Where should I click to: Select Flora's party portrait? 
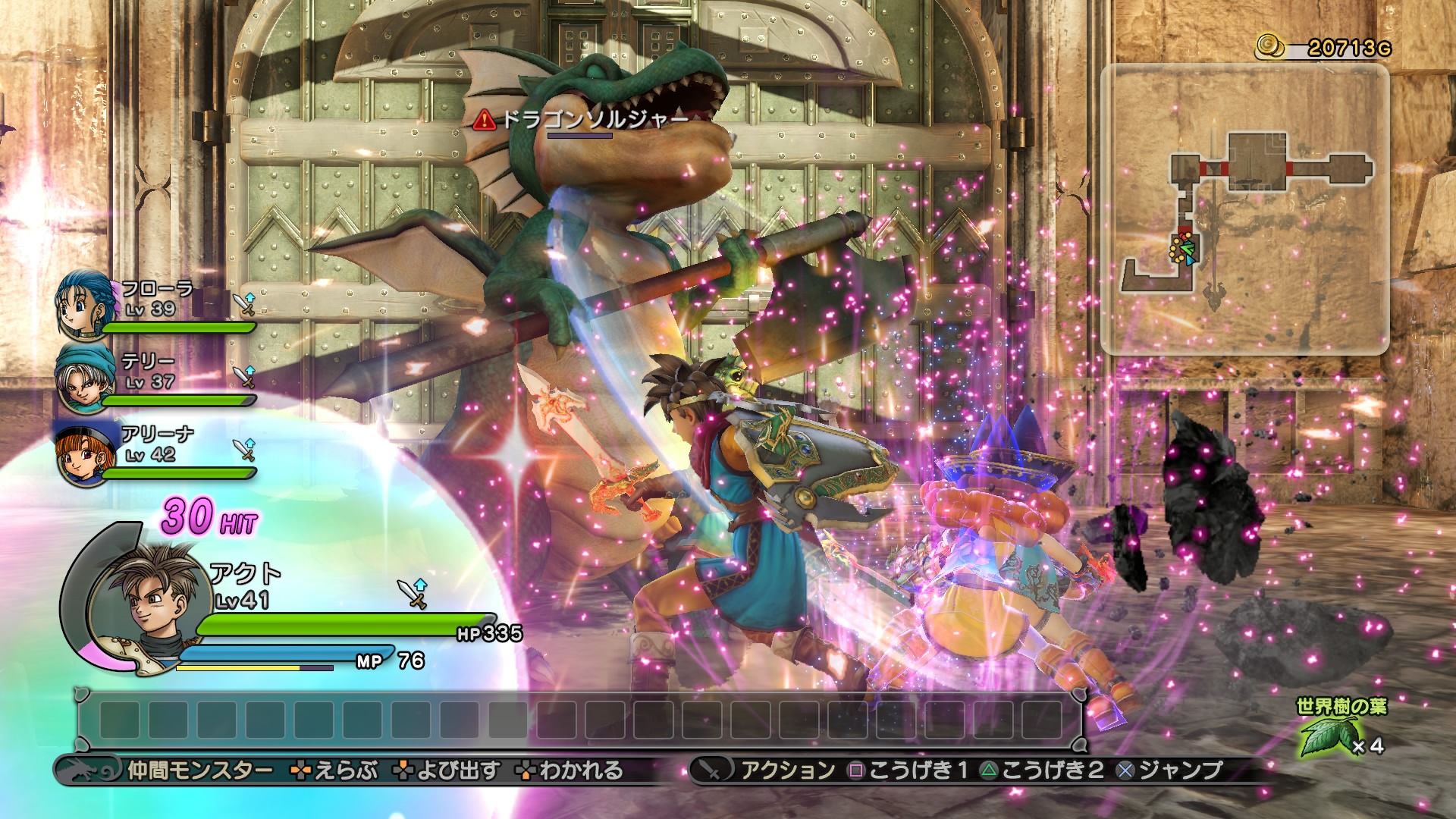click(x=80, y=305)
